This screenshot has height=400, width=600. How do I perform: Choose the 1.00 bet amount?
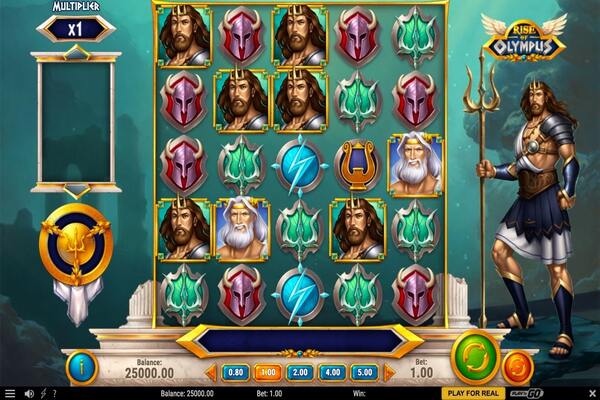point(267,373)
